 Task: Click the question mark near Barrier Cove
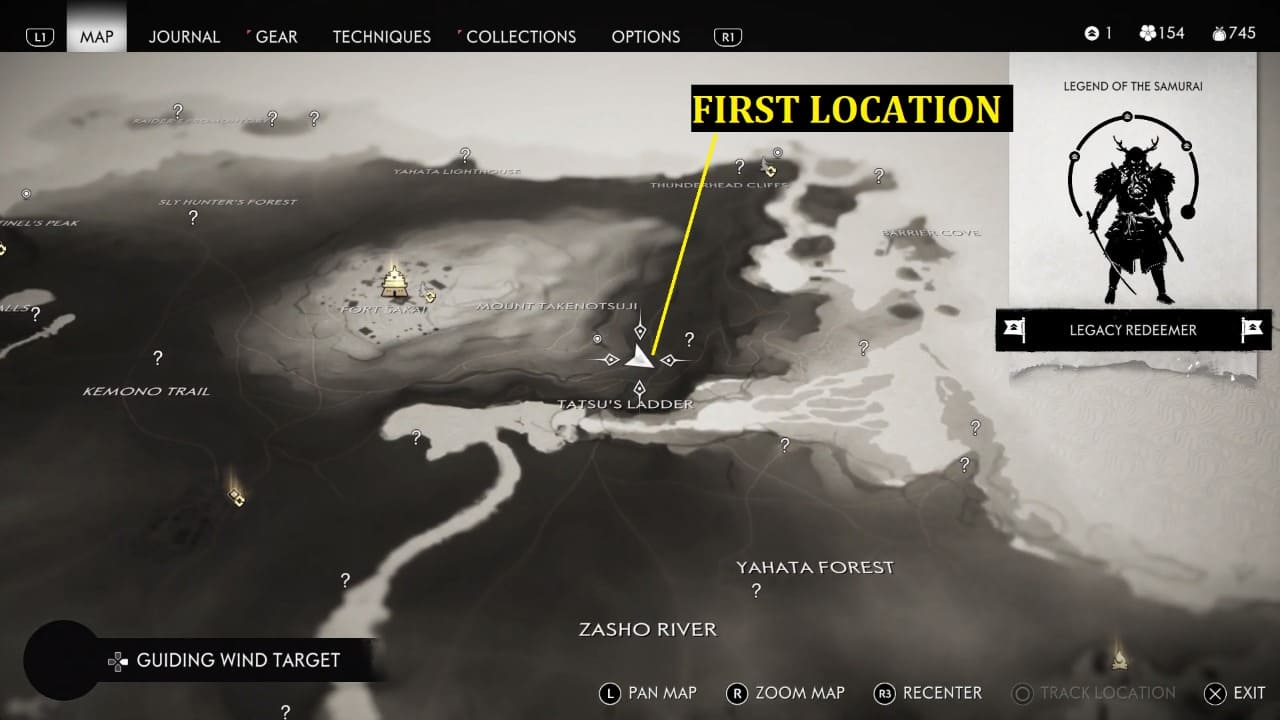[879, 177]
